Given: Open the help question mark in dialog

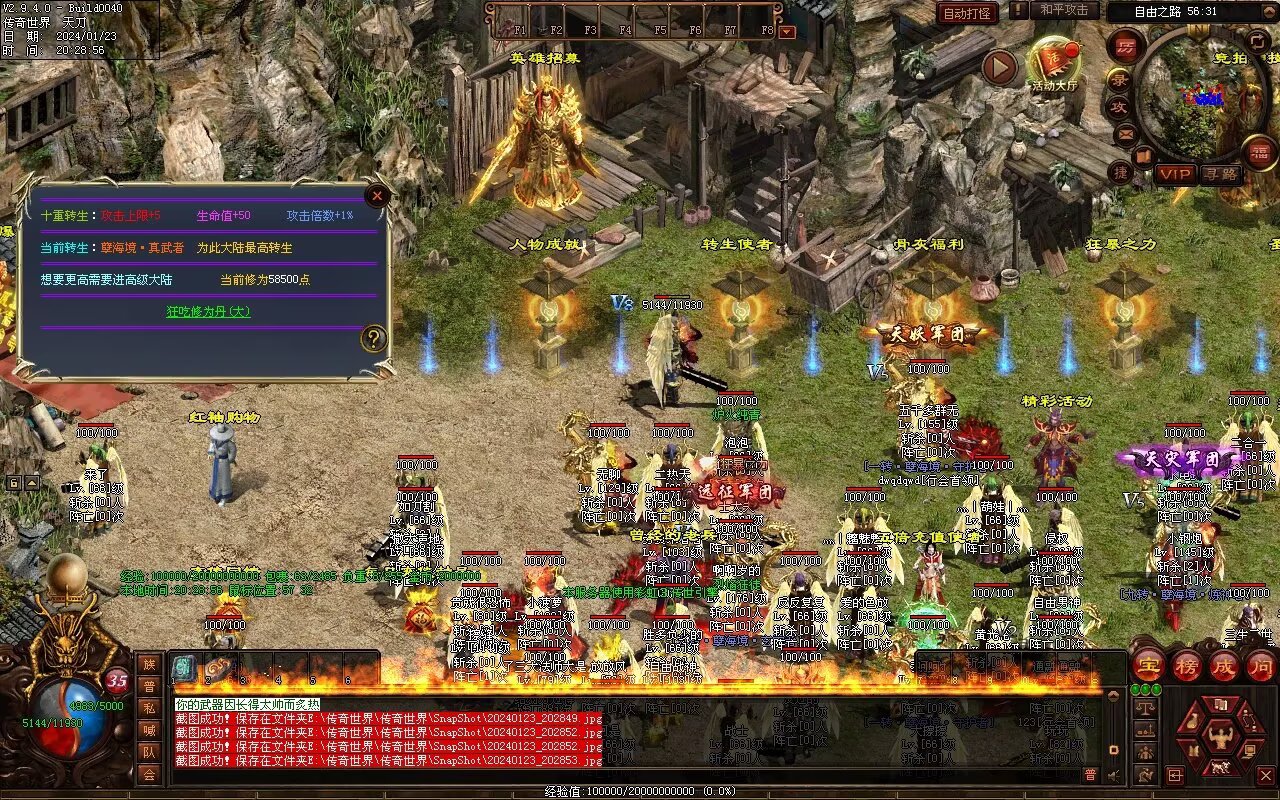Looking at the screenshot, I should tap(374, 338).
